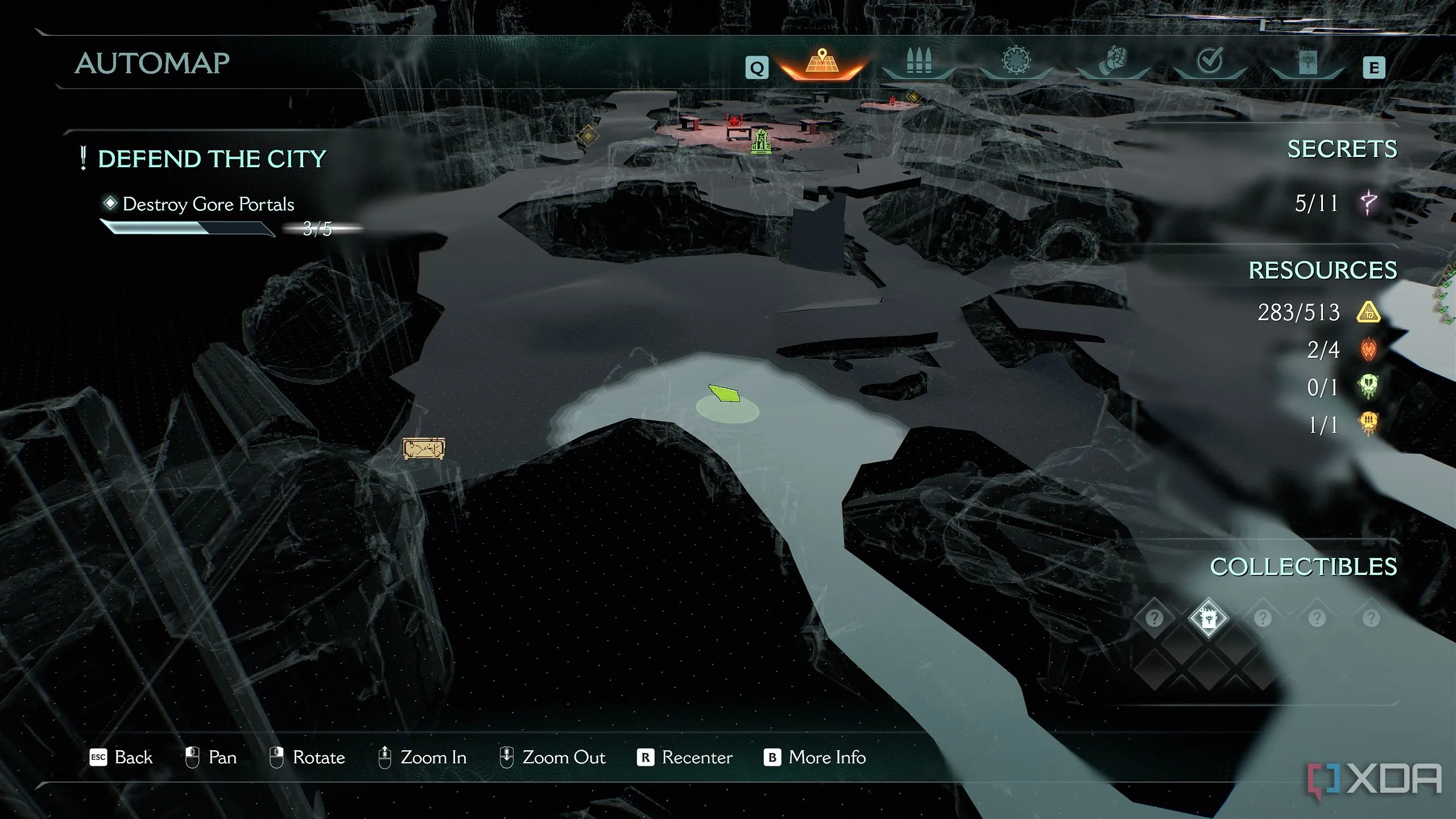The image size is (1456, 819).
Task: Open the circled checkmark tab
Action: (x=1210, y=61)
